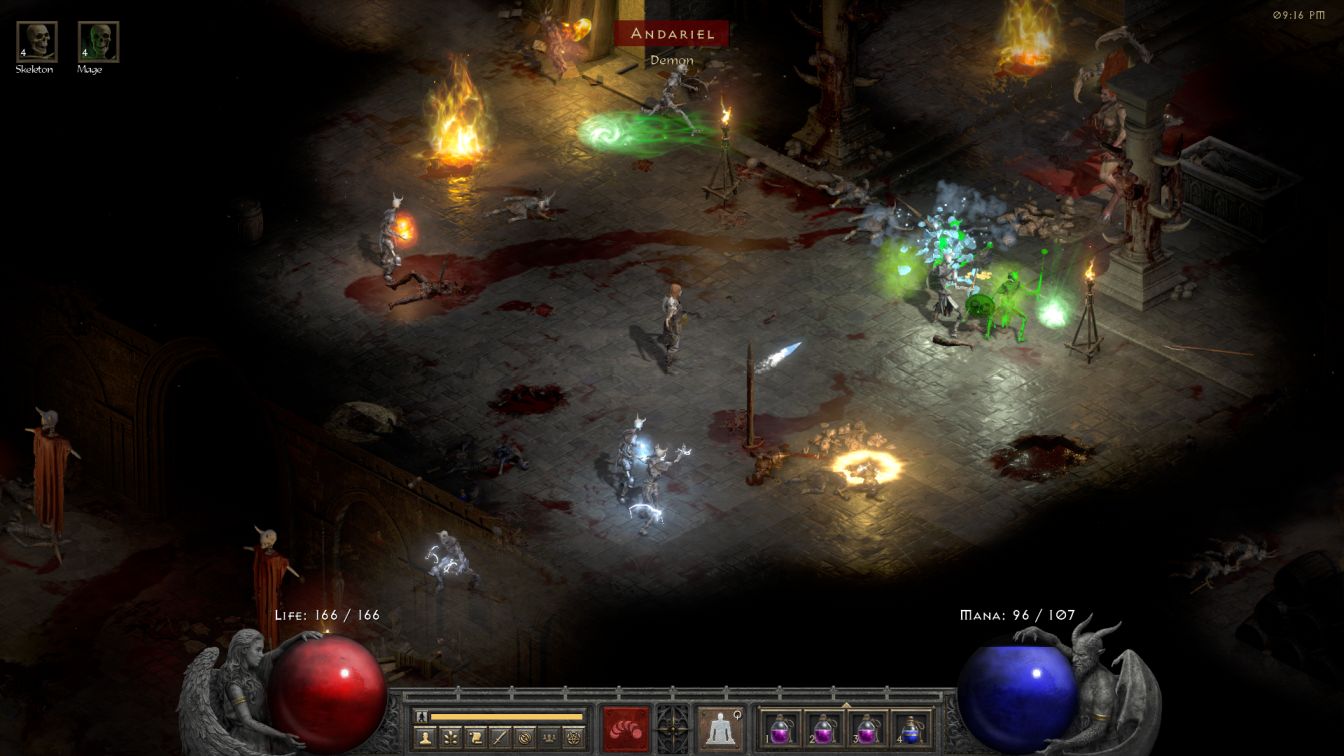Toggle the automap compass button
This screenshot has width=1344, height=756.
click(x=524, y=738)
